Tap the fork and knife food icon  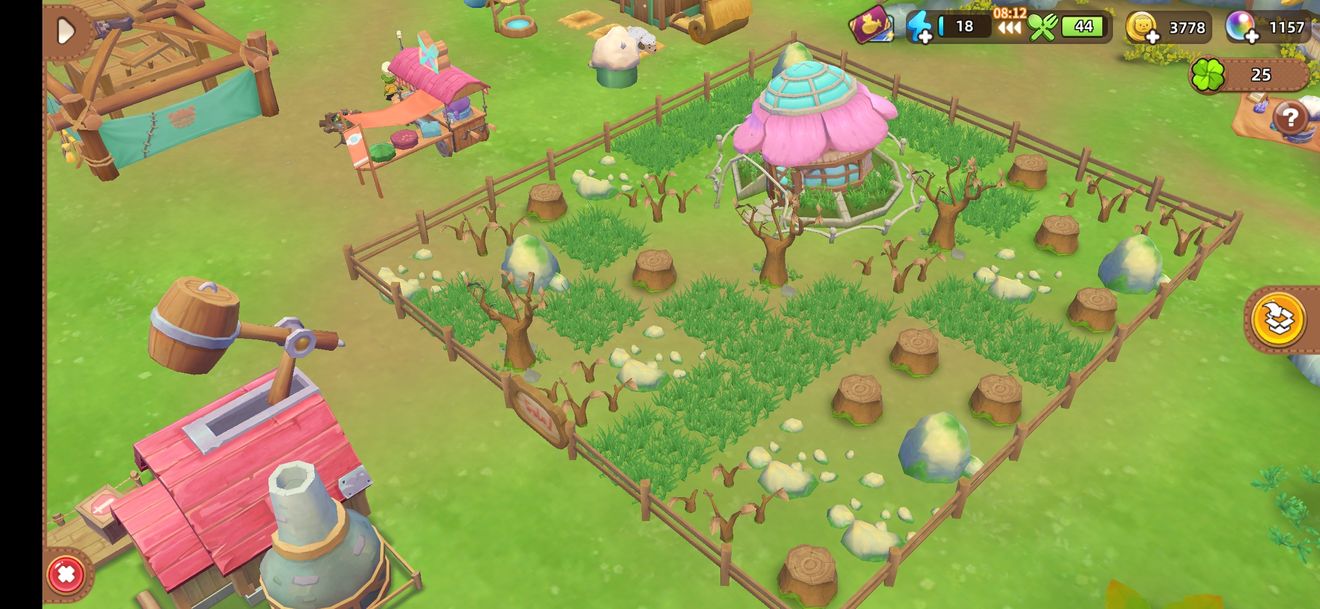click(x=1042, y=27)
